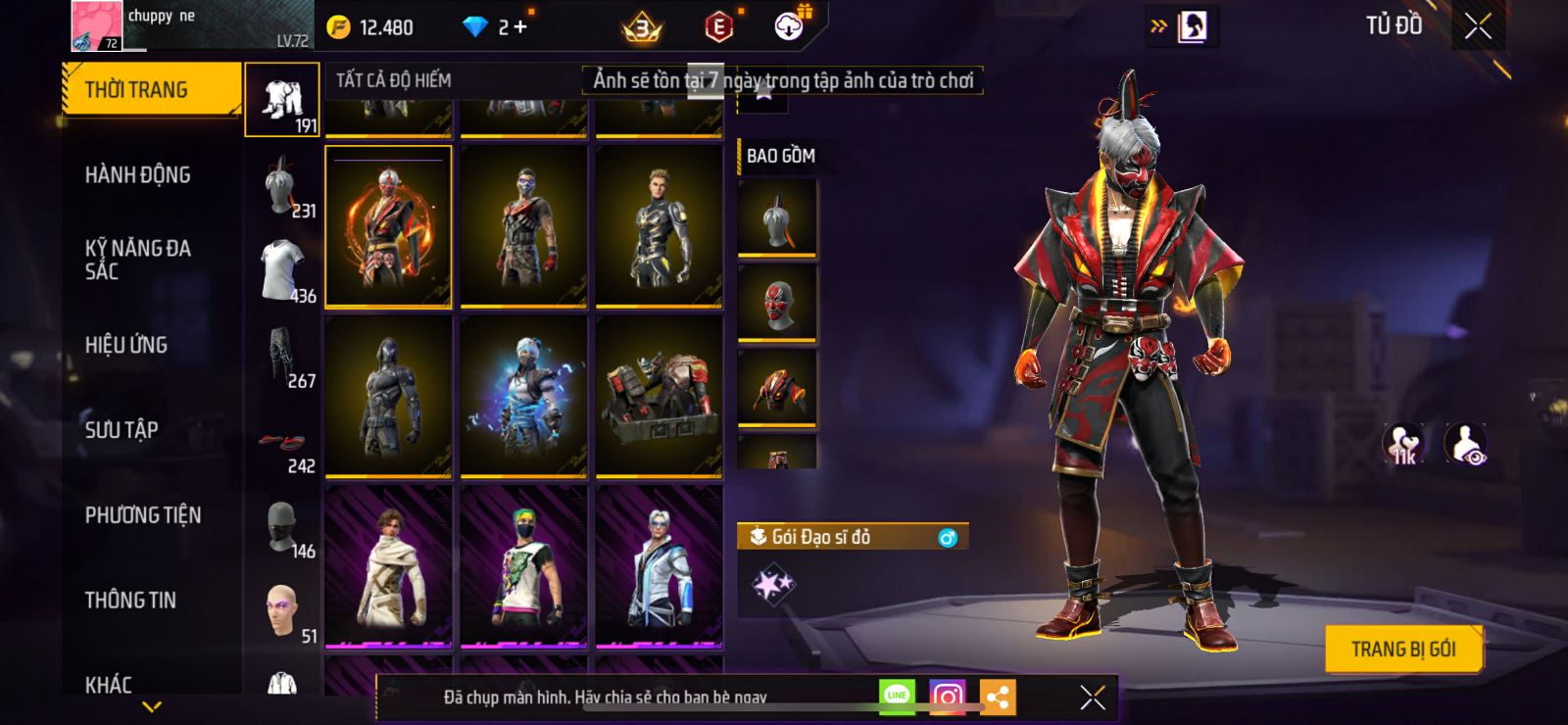Close the wardrobe with the top-right X
Image resolution: width=1568 pixels, height=725 pixels.
click(x=1478, y=26)
